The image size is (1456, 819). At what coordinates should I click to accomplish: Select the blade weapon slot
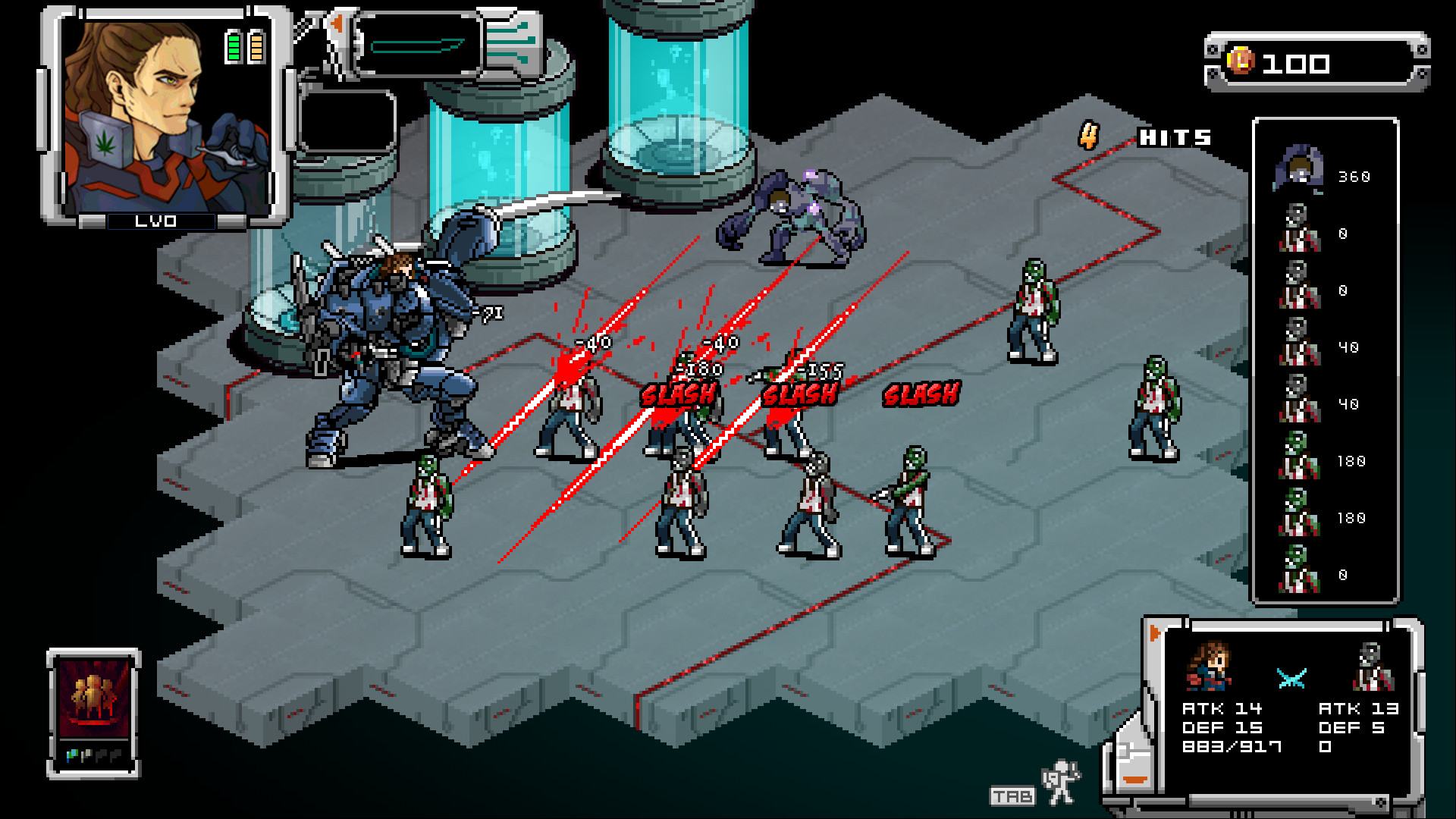[418, 45]
